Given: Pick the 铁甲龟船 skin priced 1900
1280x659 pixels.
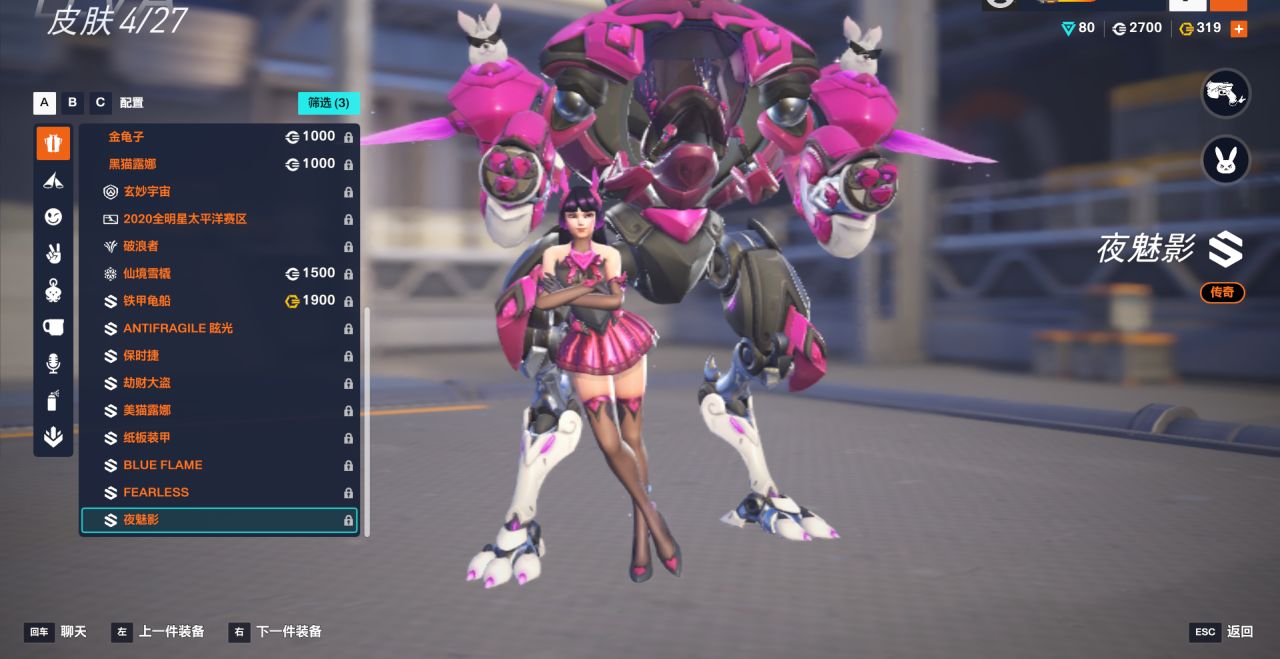Looking at the screenshot, I should coord(219,301).
